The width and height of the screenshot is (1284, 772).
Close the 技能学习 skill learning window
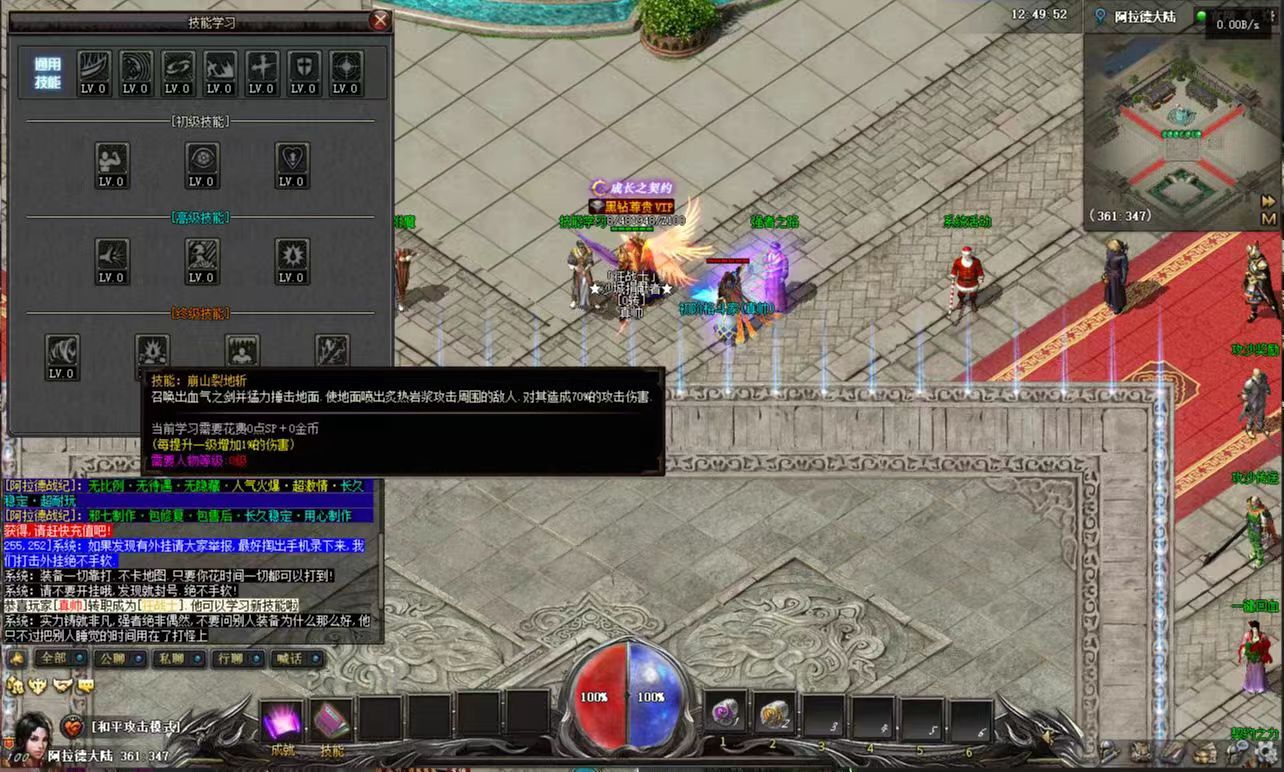click(380, 20)
